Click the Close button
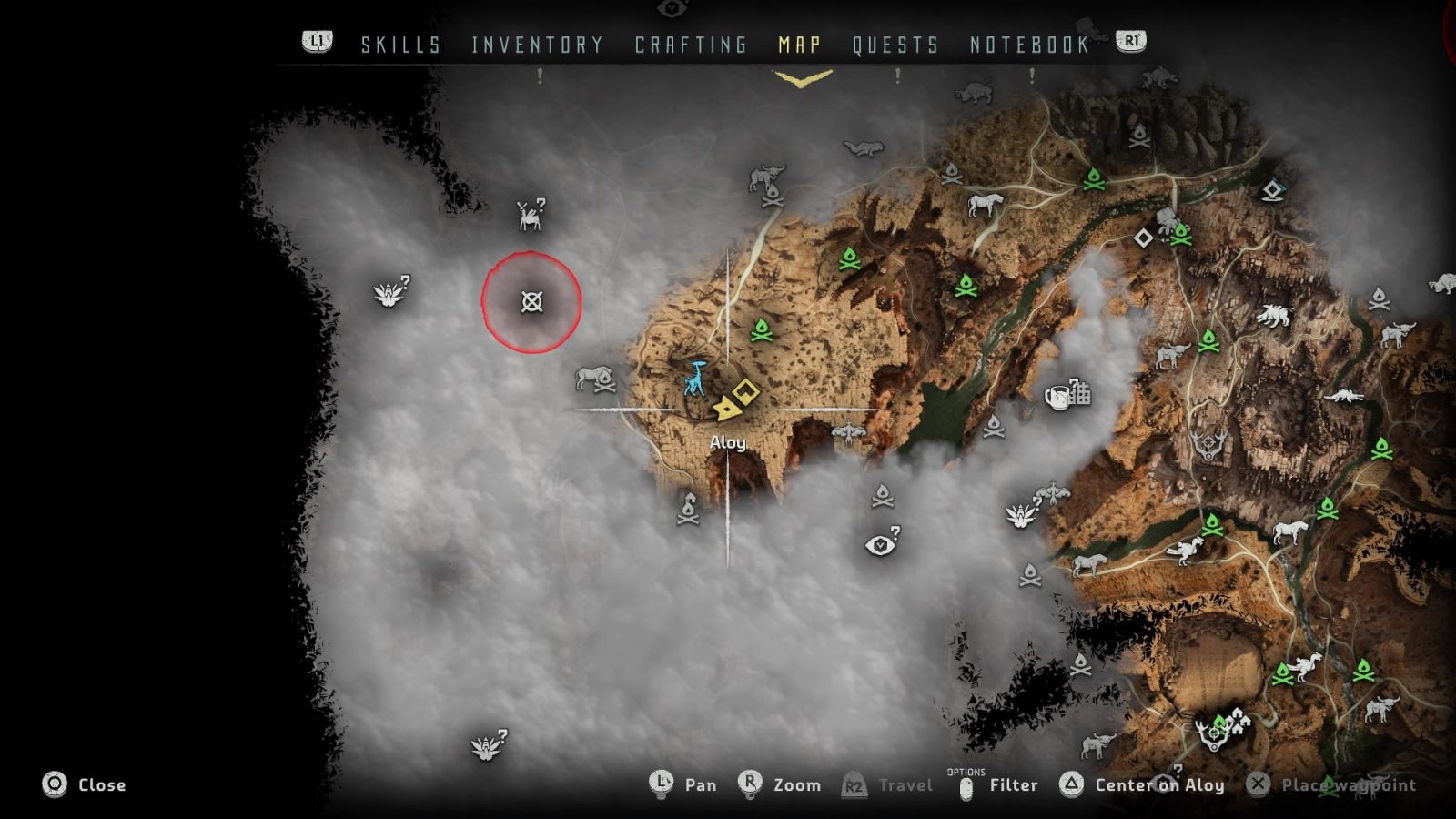The height and width of the screenshot is (819, 1456). coord(91,784)
